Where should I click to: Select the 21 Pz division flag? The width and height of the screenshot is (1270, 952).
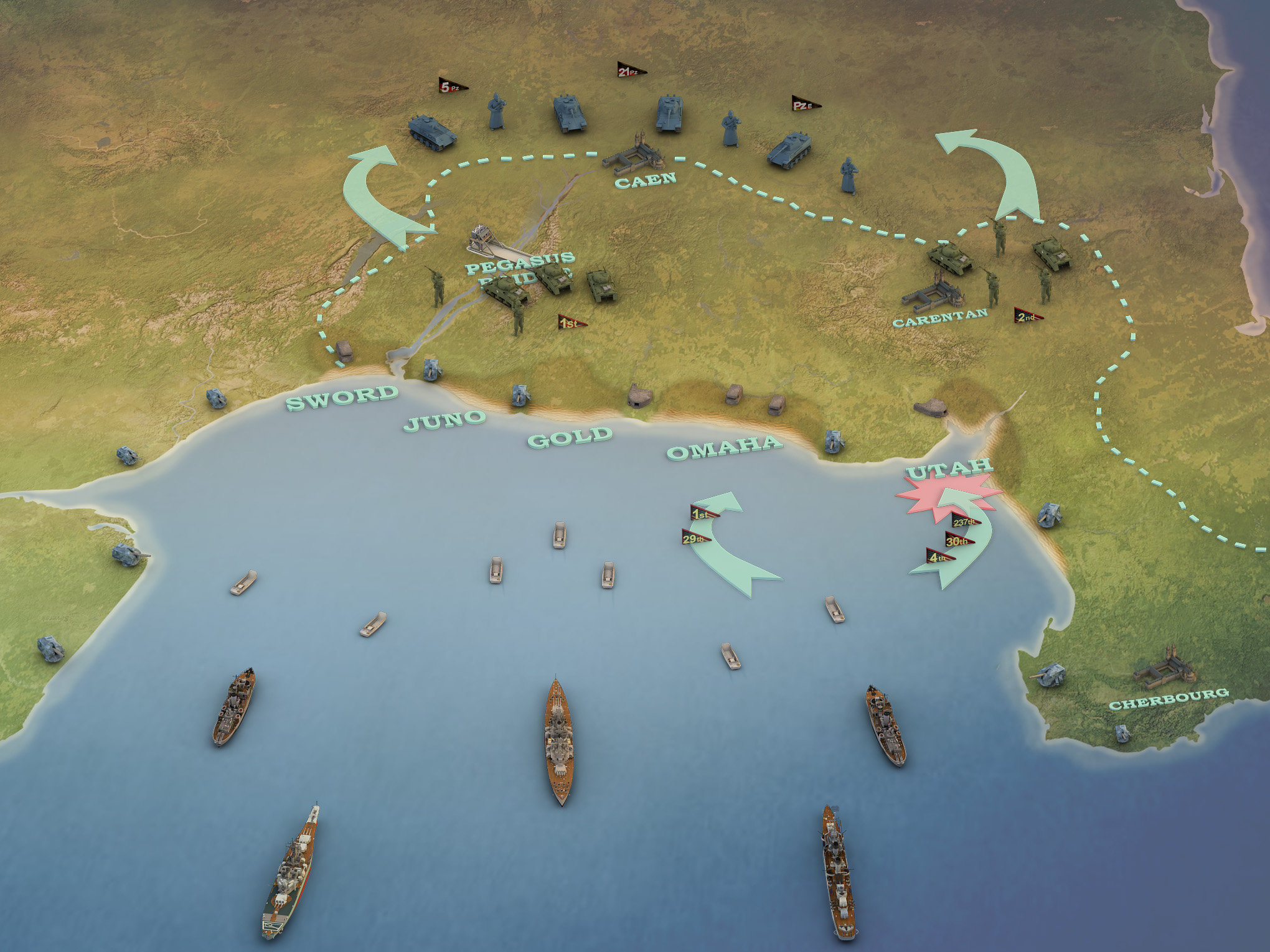coord(630,71)
